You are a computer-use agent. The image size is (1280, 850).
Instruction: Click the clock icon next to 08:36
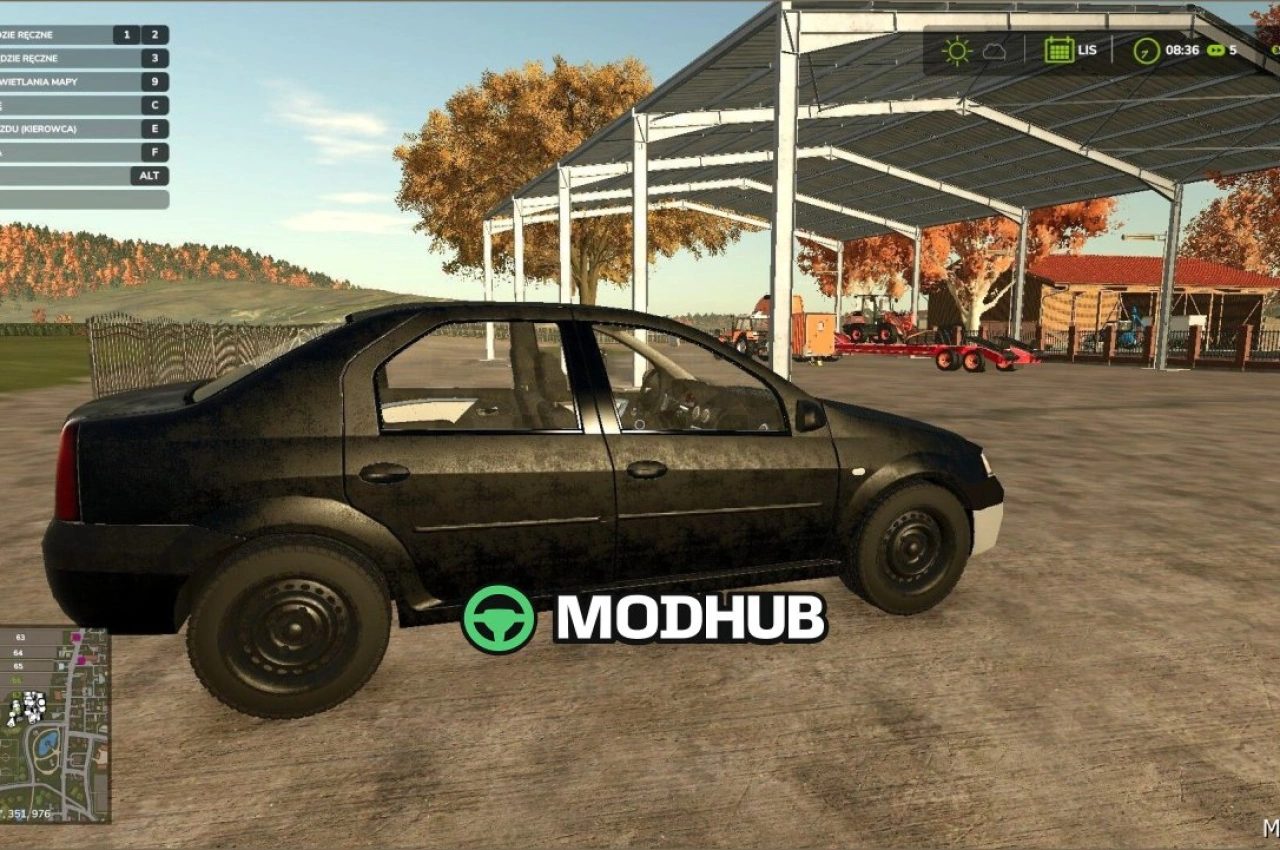tap(1146, 51)
